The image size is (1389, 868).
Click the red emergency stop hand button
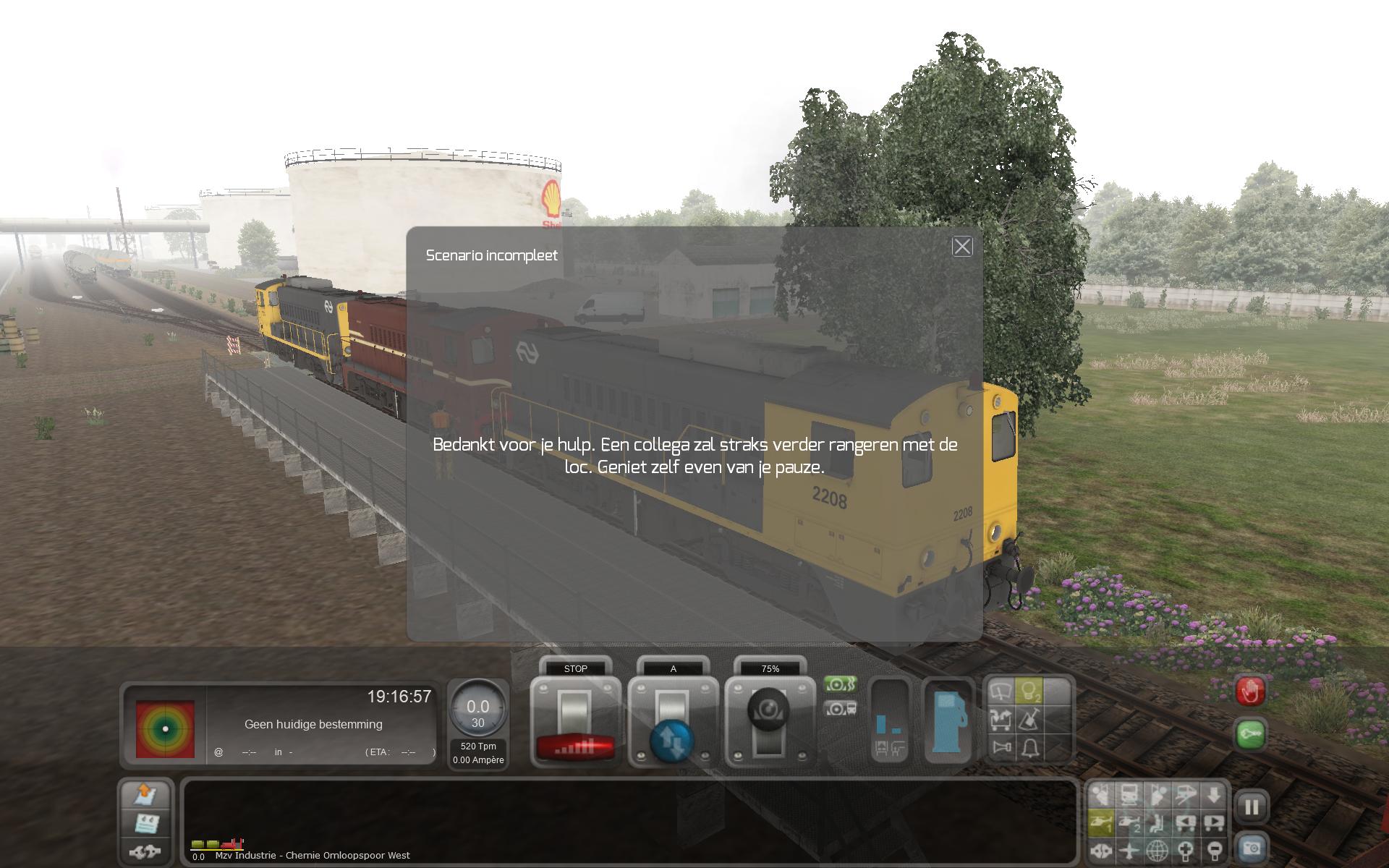click(1251, 692)
